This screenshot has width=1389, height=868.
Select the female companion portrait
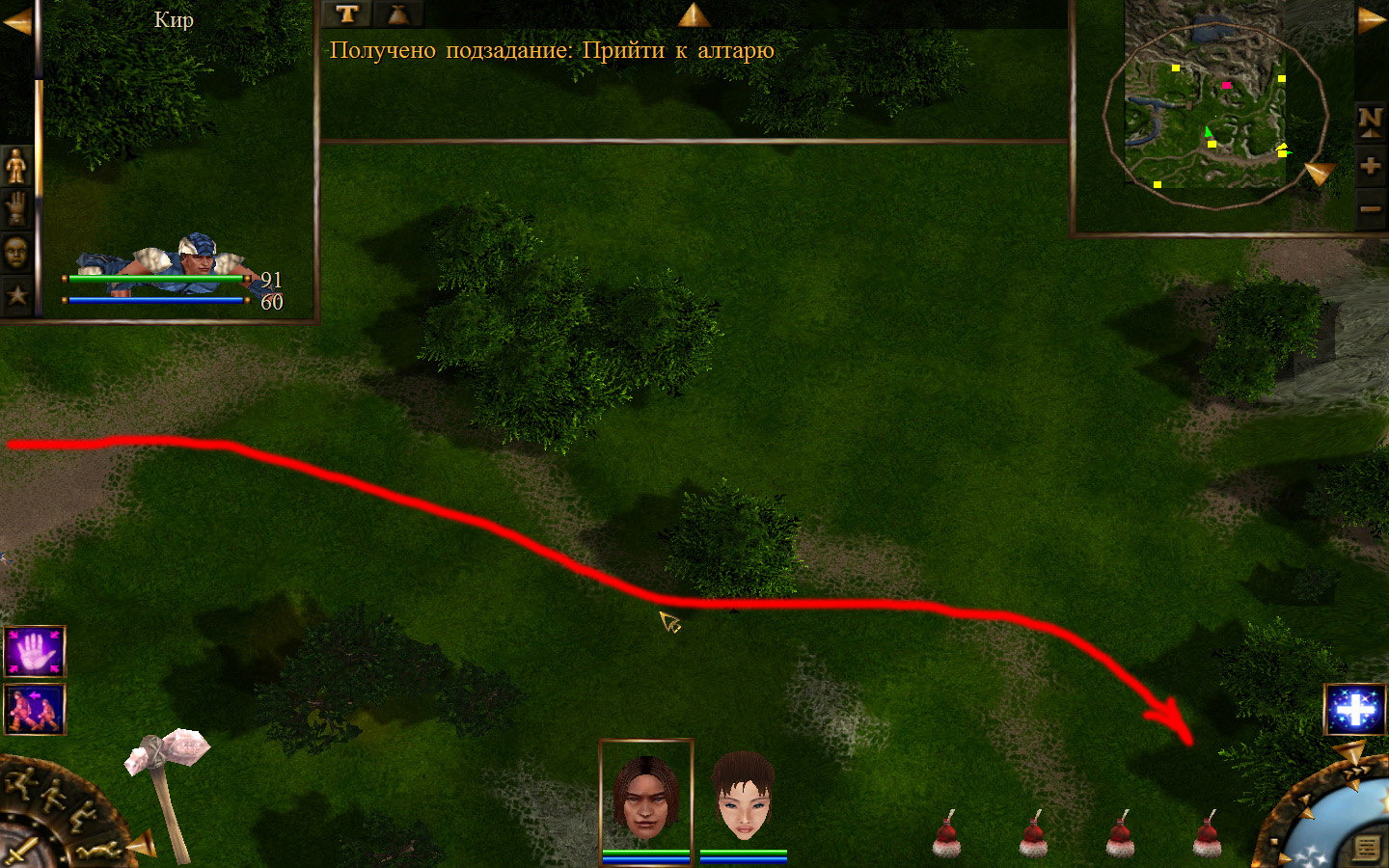tap(743, 797)
